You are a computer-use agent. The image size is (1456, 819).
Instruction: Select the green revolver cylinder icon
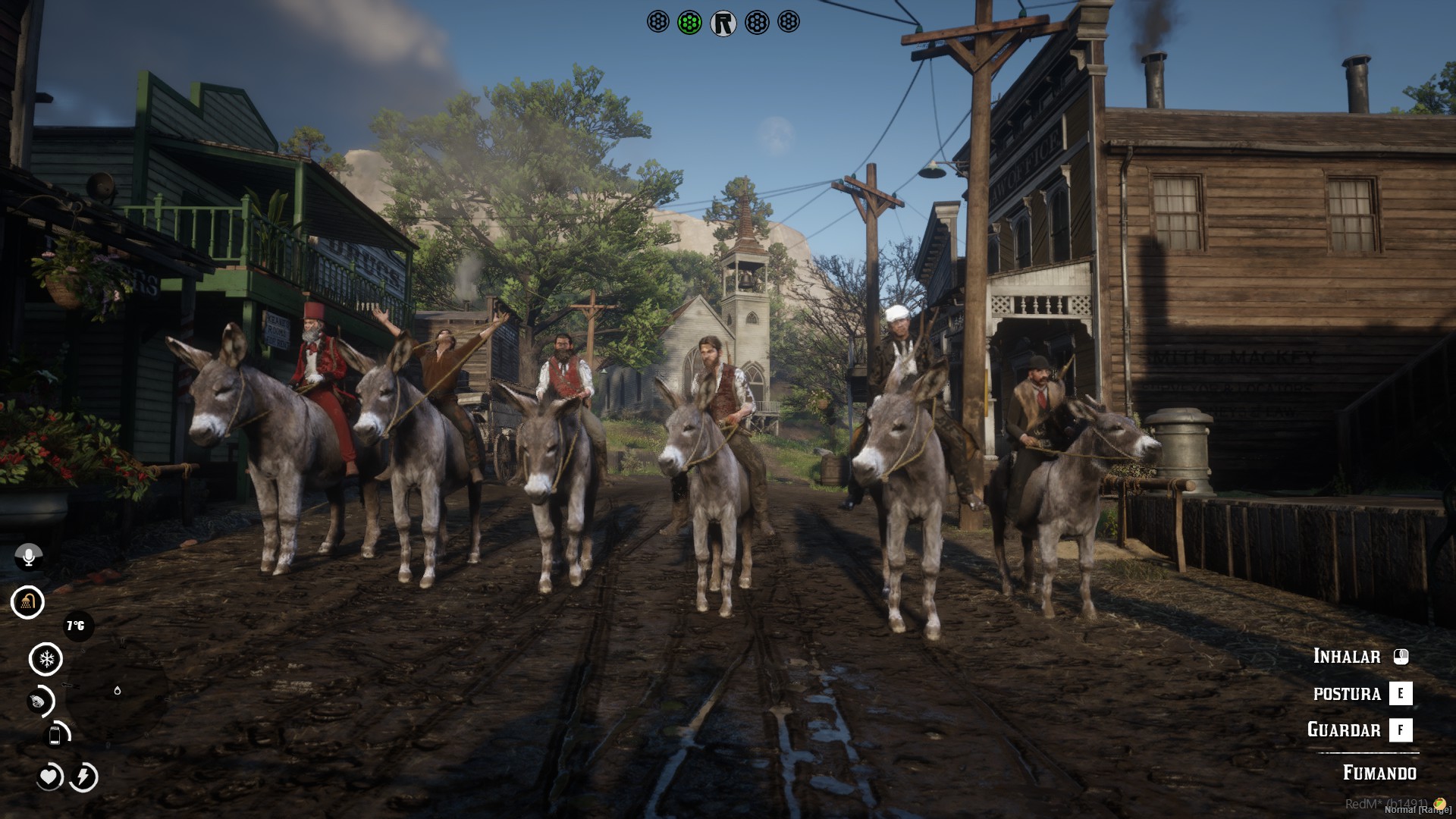[689, 23]
